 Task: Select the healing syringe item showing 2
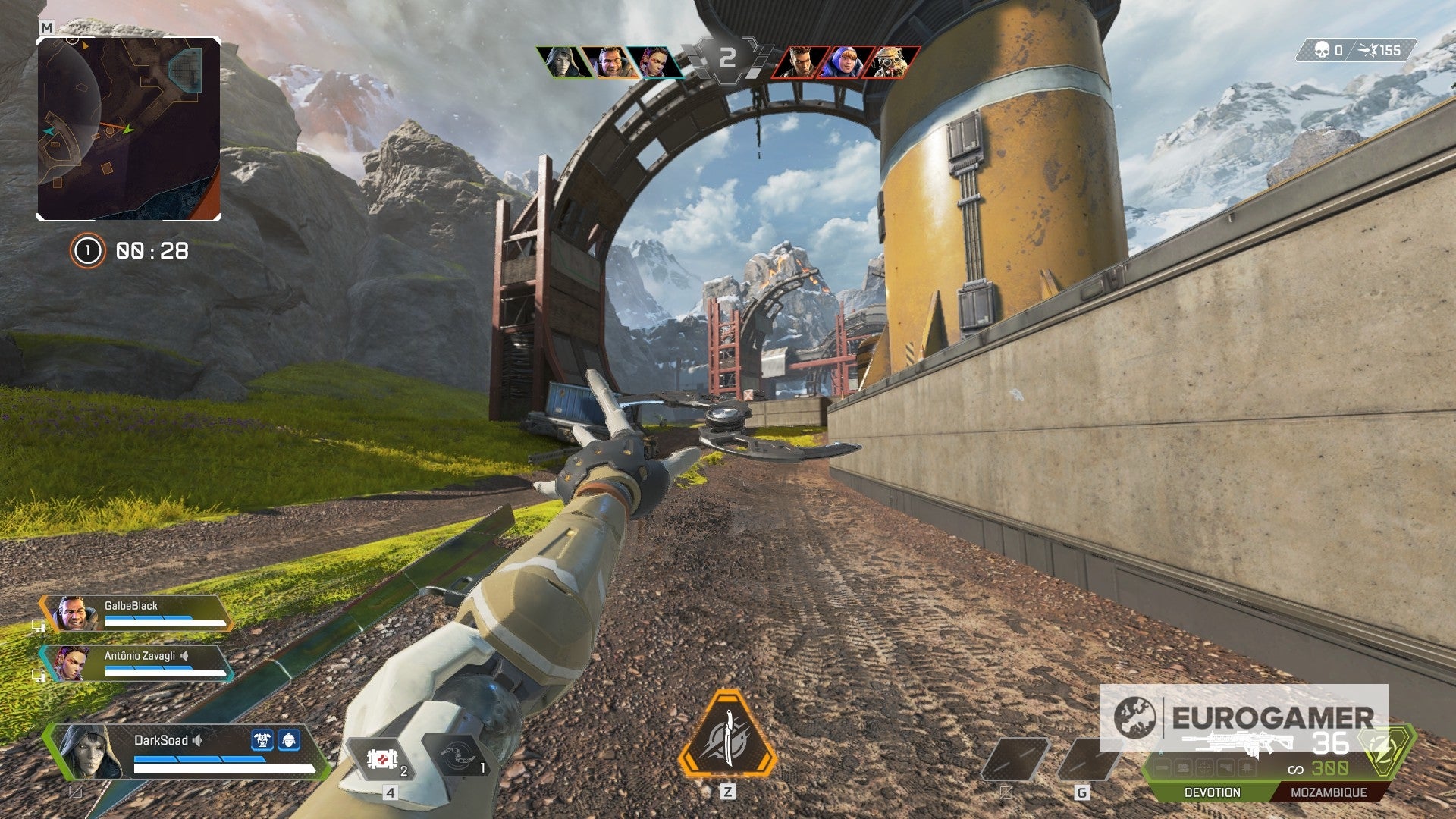pos(381,758)
